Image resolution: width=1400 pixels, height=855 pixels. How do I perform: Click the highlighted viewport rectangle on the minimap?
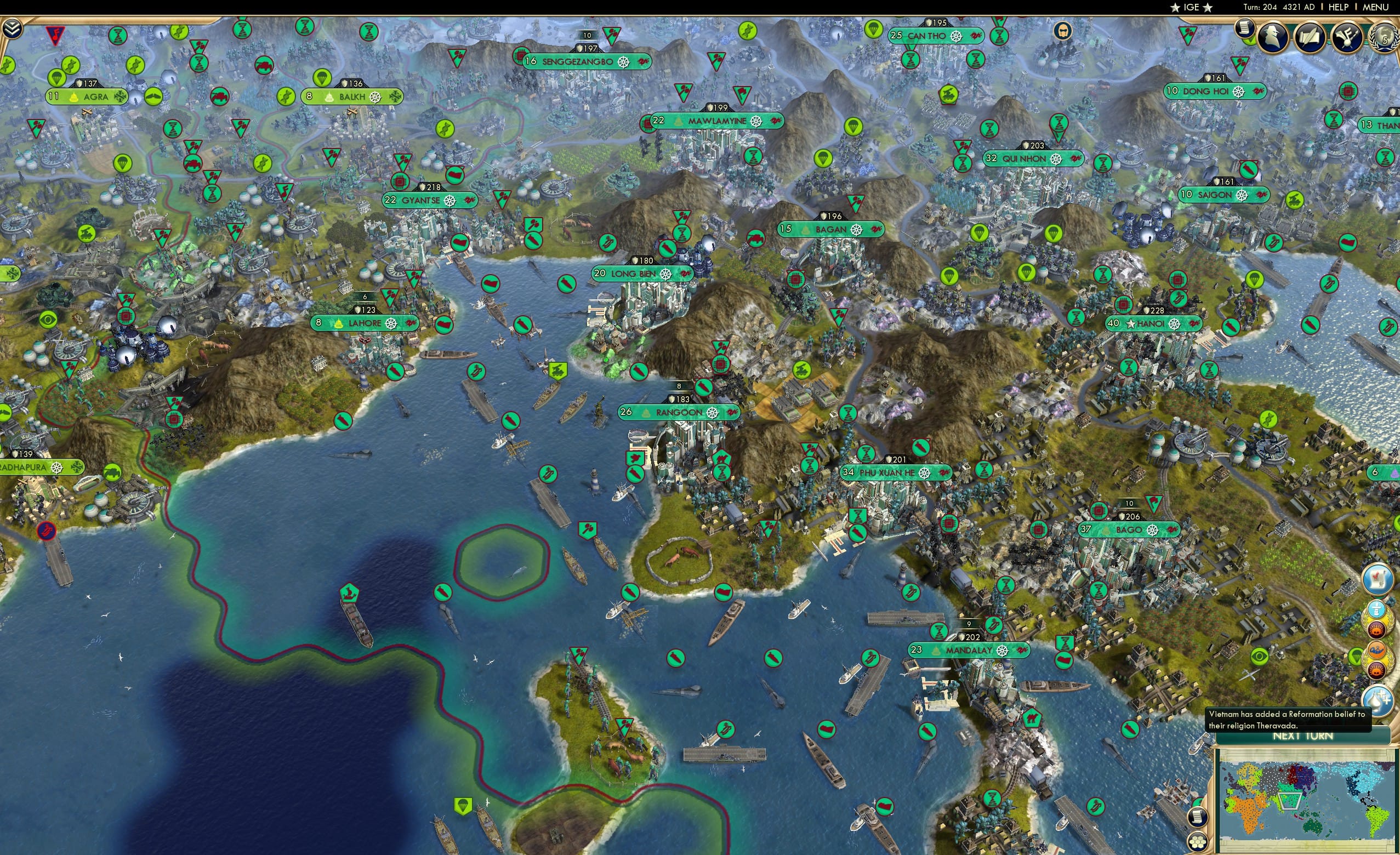[1290, 802]
